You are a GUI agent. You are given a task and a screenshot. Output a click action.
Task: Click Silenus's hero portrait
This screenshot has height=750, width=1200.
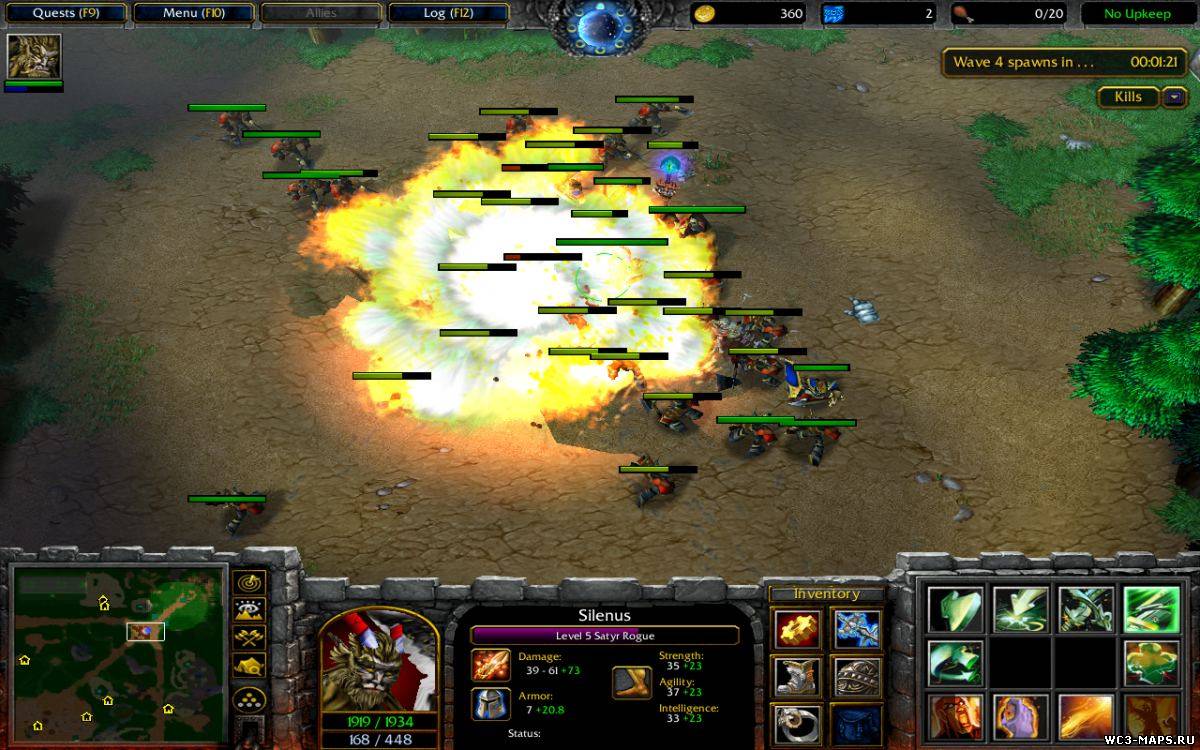[378, 662]
